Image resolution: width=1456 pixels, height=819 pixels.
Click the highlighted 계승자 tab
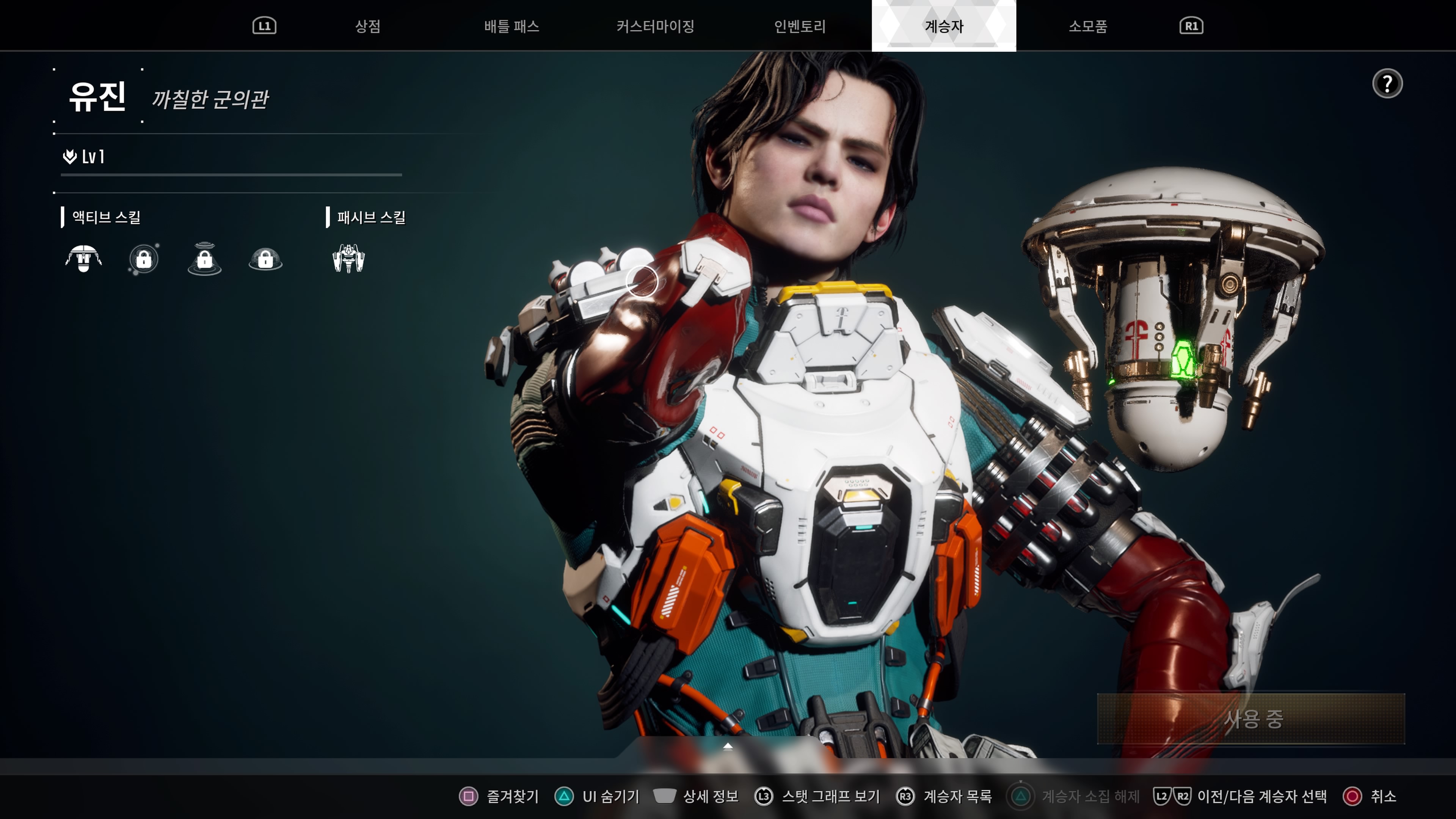click(x=943, y=26)
